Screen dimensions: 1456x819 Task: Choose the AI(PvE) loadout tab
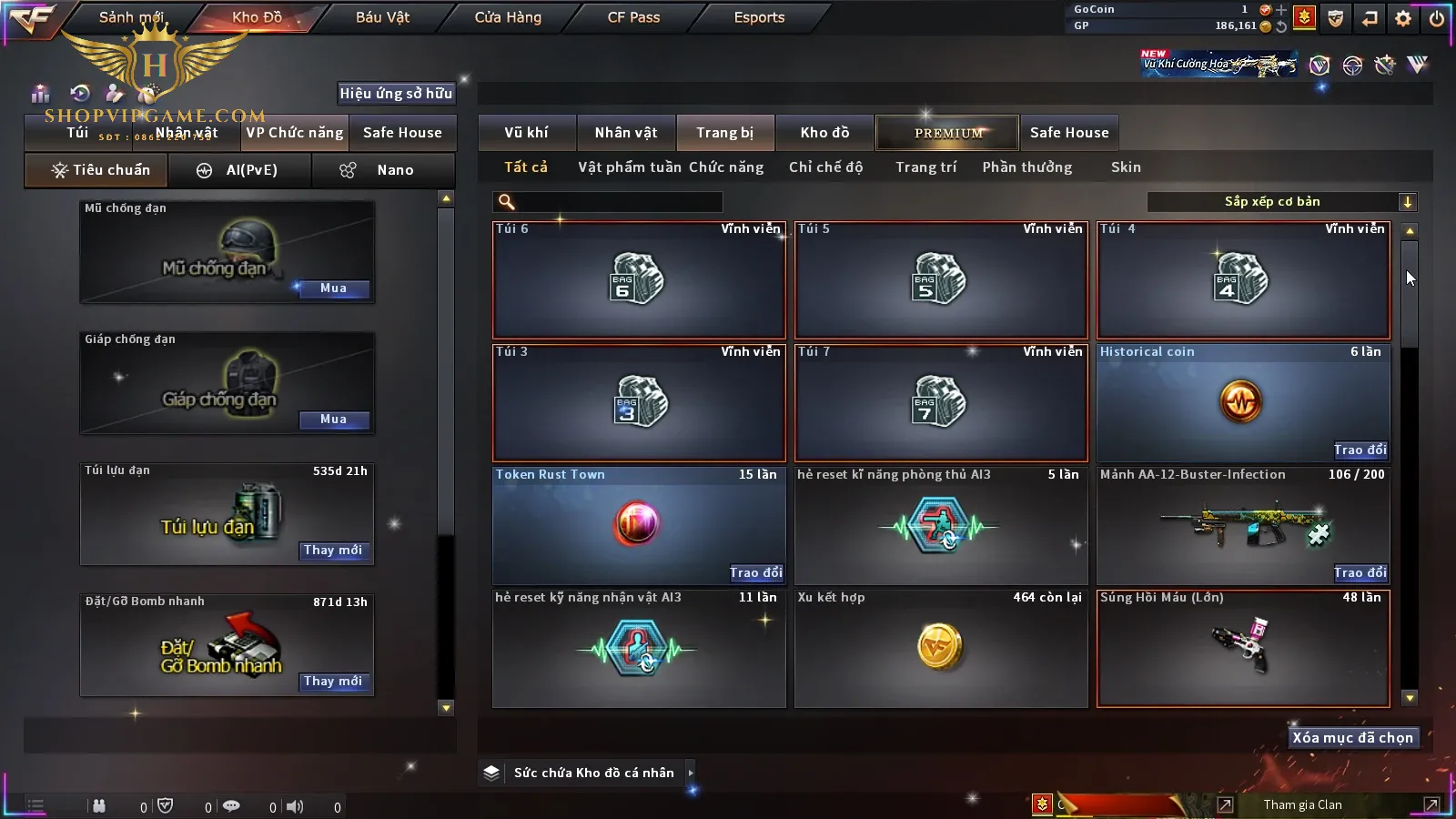240,170
